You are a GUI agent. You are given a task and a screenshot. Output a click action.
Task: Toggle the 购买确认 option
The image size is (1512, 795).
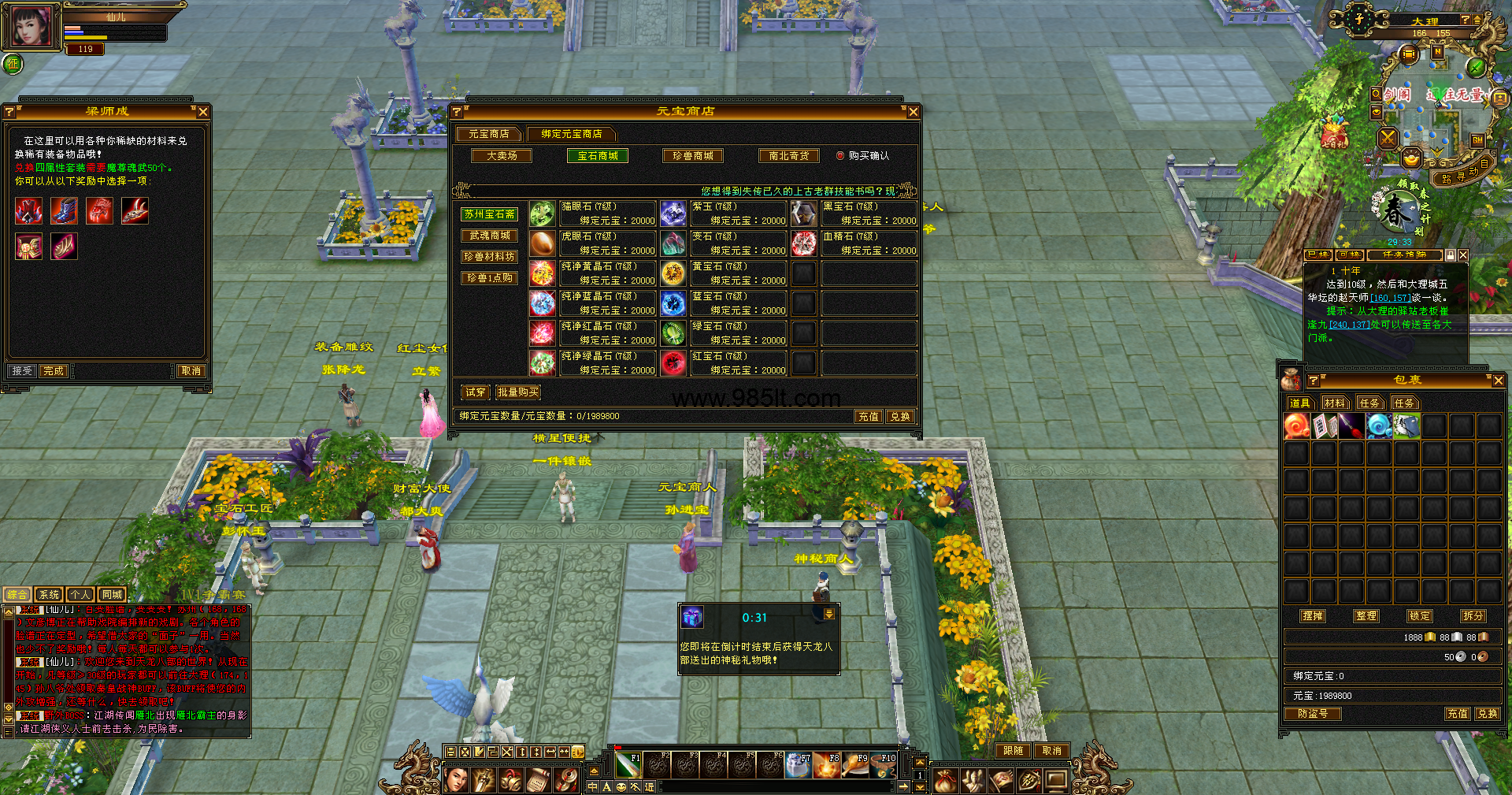pyautogui.click(x=840, y=156)
